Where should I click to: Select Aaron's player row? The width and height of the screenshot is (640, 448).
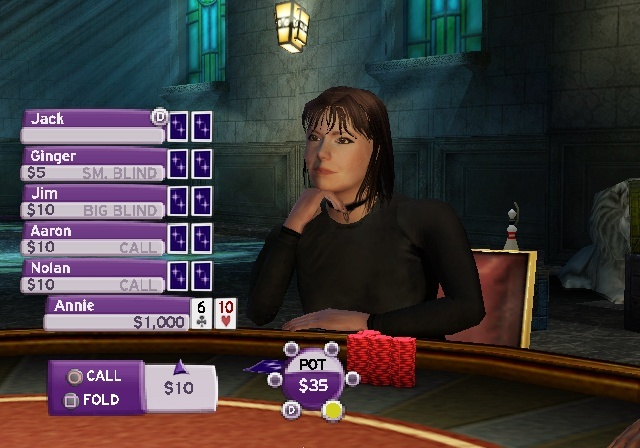[x=92, y=239]
